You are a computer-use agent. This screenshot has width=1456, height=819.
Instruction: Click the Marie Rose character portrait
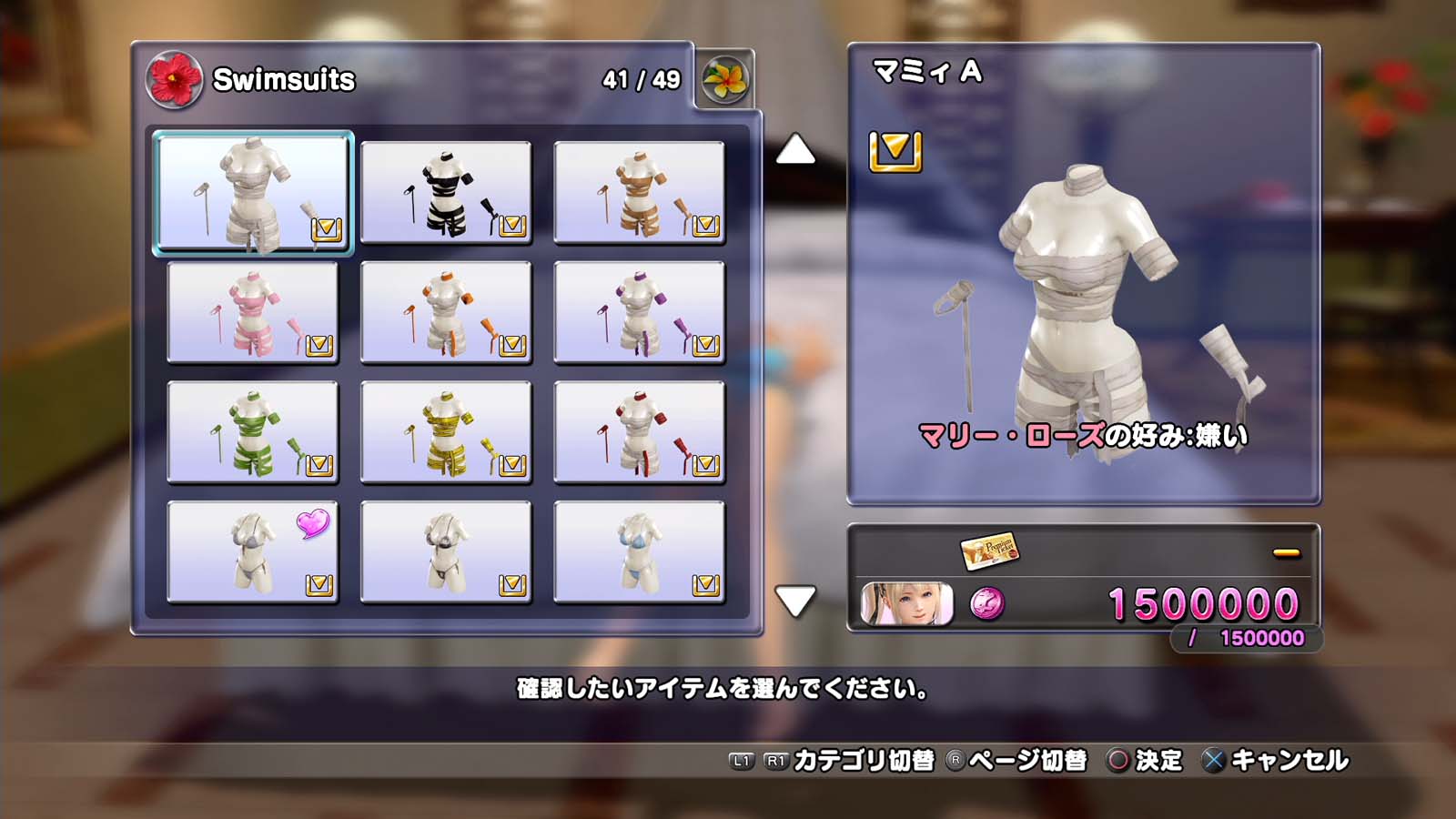tap(906, 603)
